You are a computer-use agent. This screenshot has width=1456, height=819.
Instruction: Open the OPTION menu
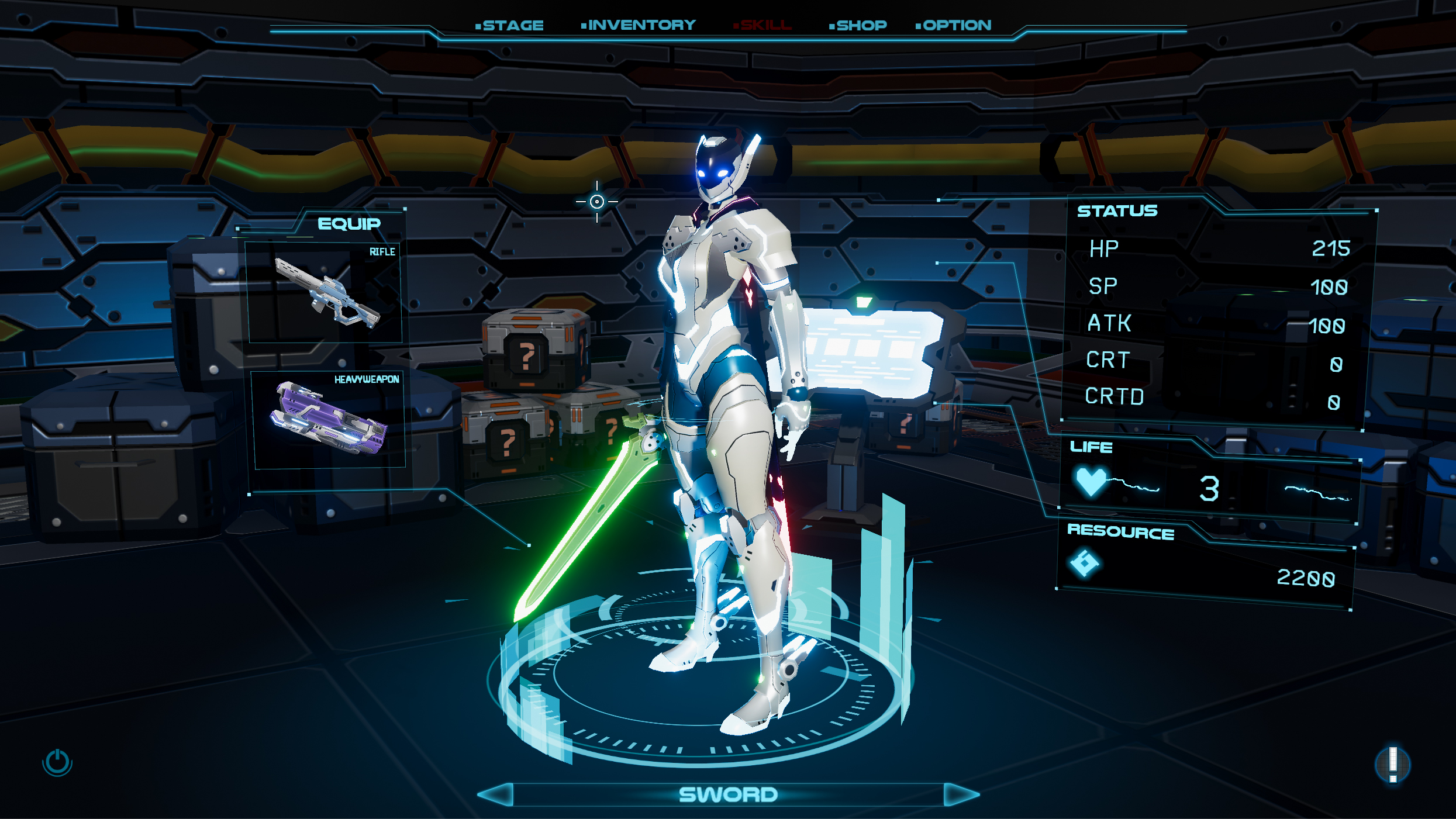point(954,25)
